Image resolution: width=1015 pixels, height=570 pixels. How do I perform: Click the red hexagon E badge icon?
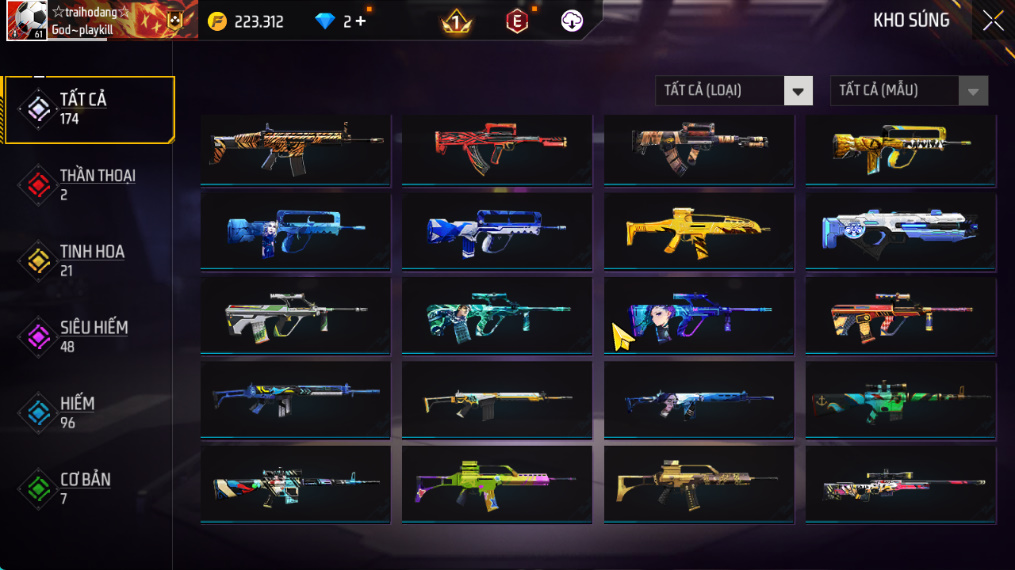click(x=517, y=21)
